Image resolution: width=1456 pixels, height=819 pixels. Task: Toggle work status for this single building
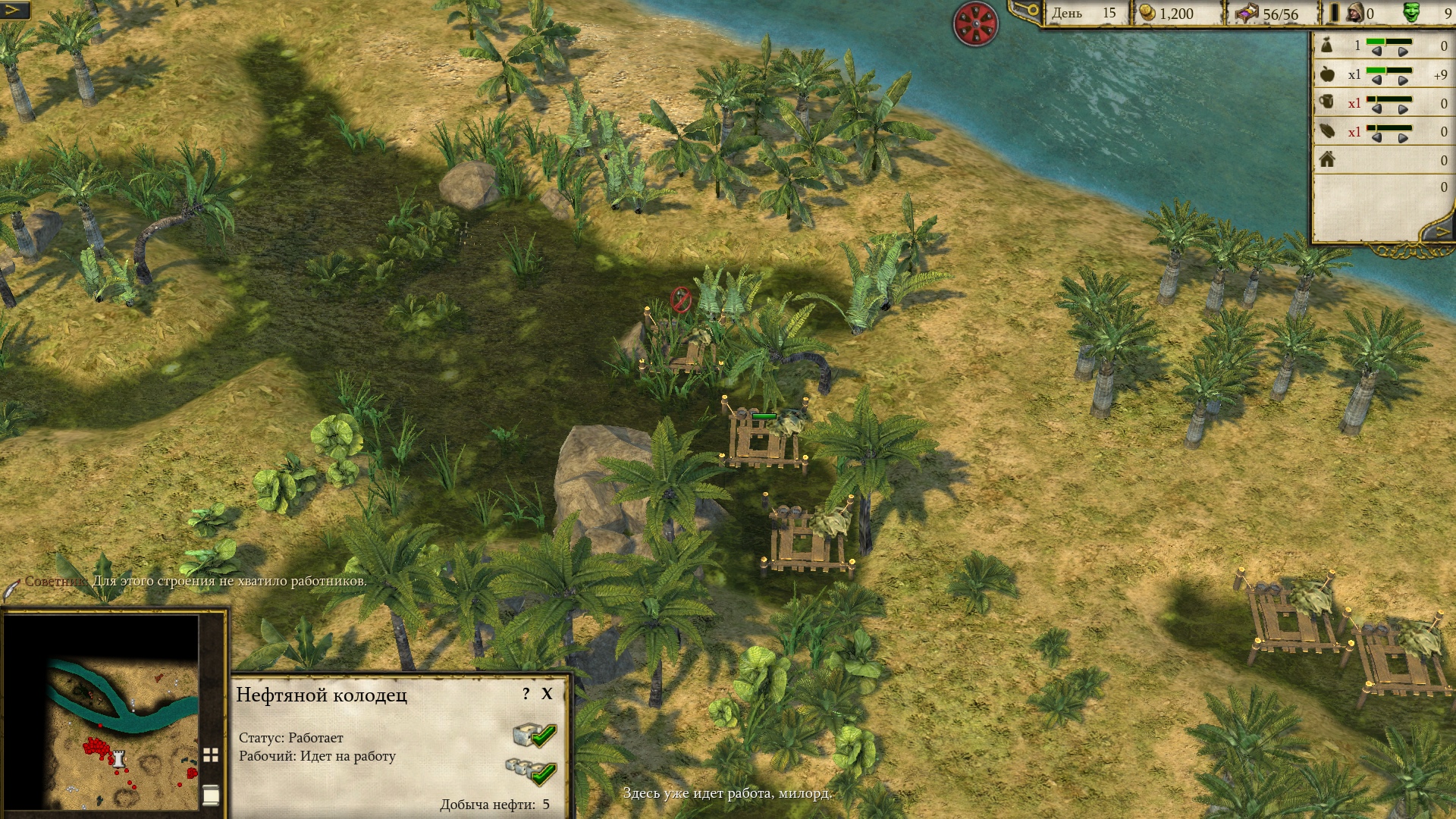pyautogui.click(x=535, y=735)
